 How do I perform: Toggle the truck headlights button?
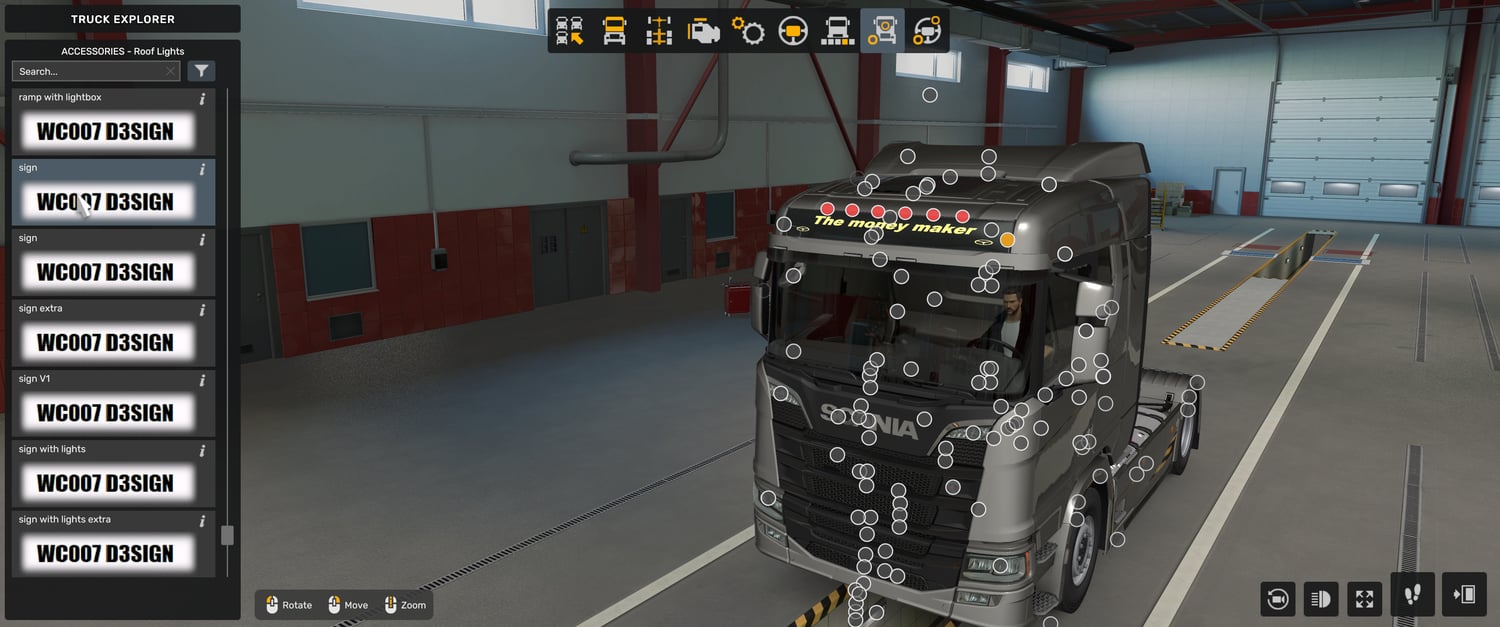[1320, 599]
